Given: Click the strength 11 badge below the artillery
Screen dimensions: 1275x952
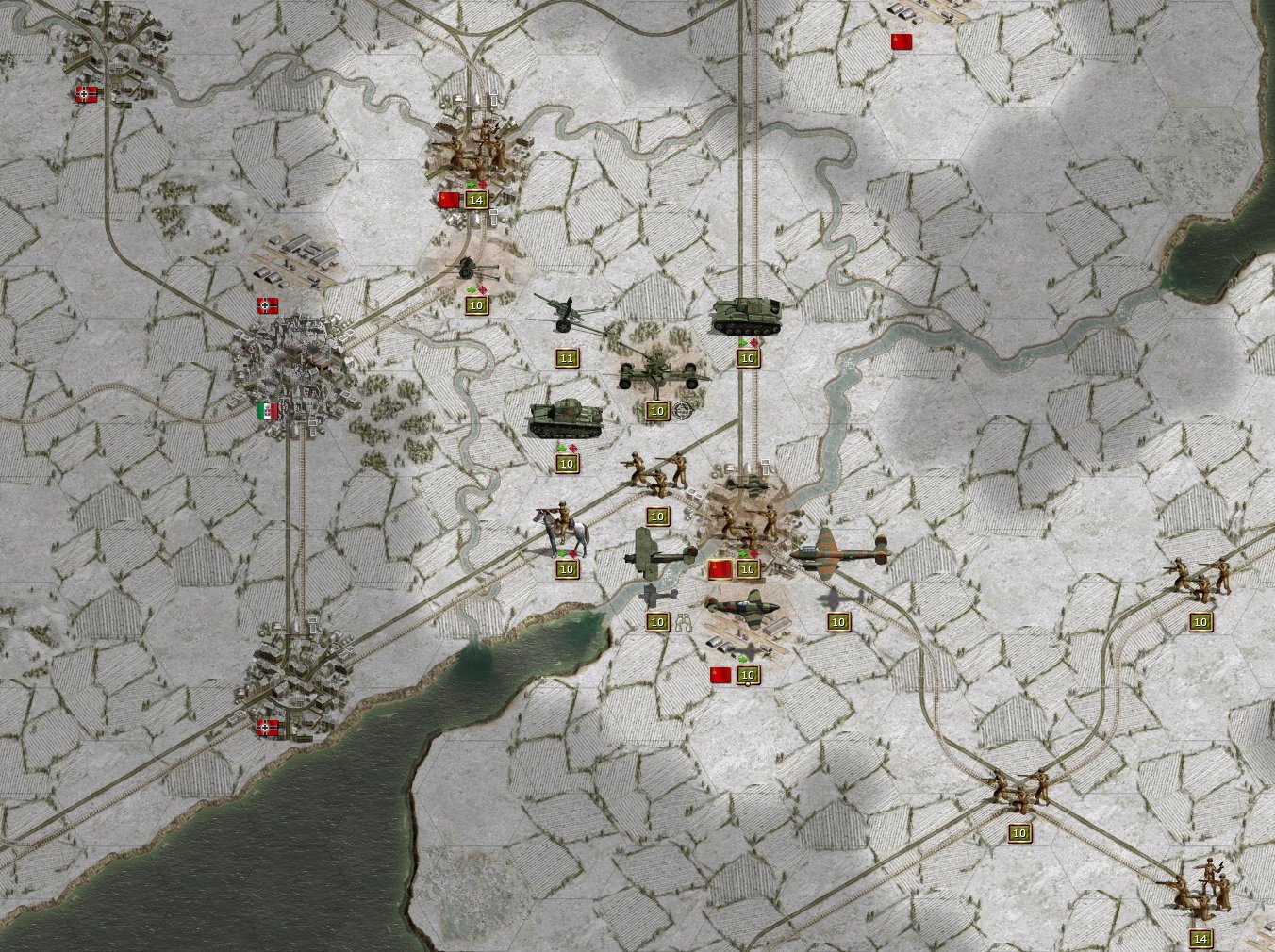Looking at the screenshot, I should tap(566, 358).
